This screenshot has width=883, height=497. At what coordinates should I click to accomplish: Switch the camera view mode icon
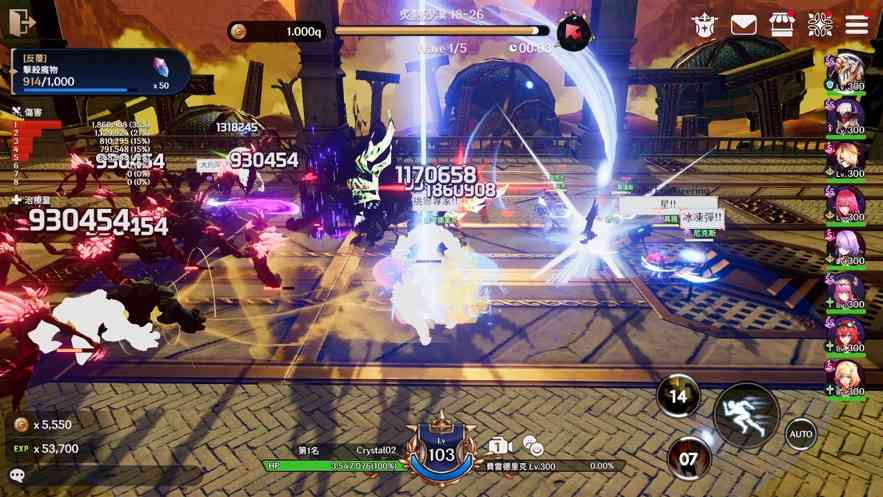click(x=501, y=445)
